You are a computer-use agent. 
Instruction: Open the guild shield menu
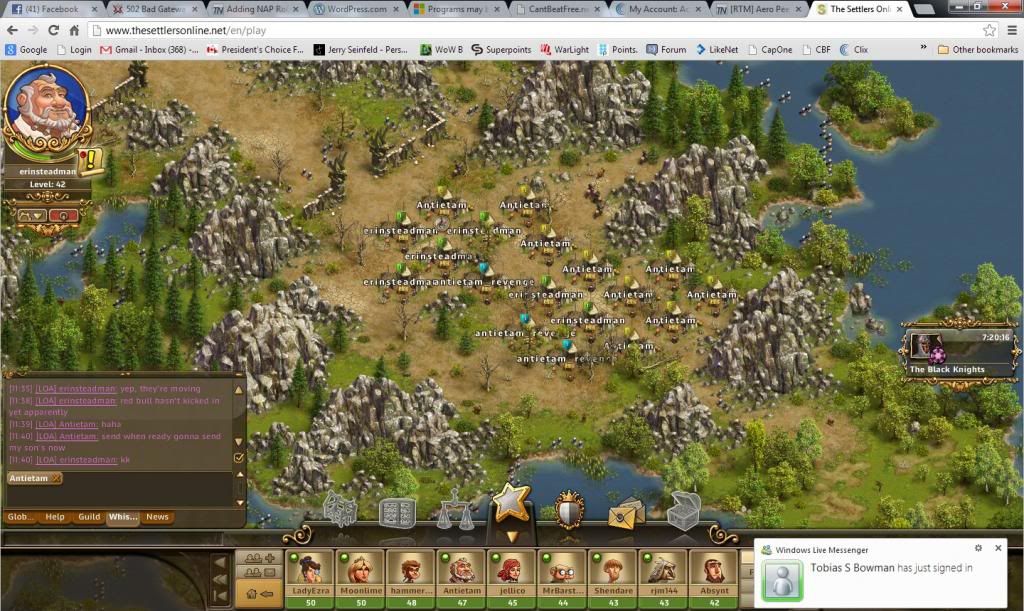[570, 510]
